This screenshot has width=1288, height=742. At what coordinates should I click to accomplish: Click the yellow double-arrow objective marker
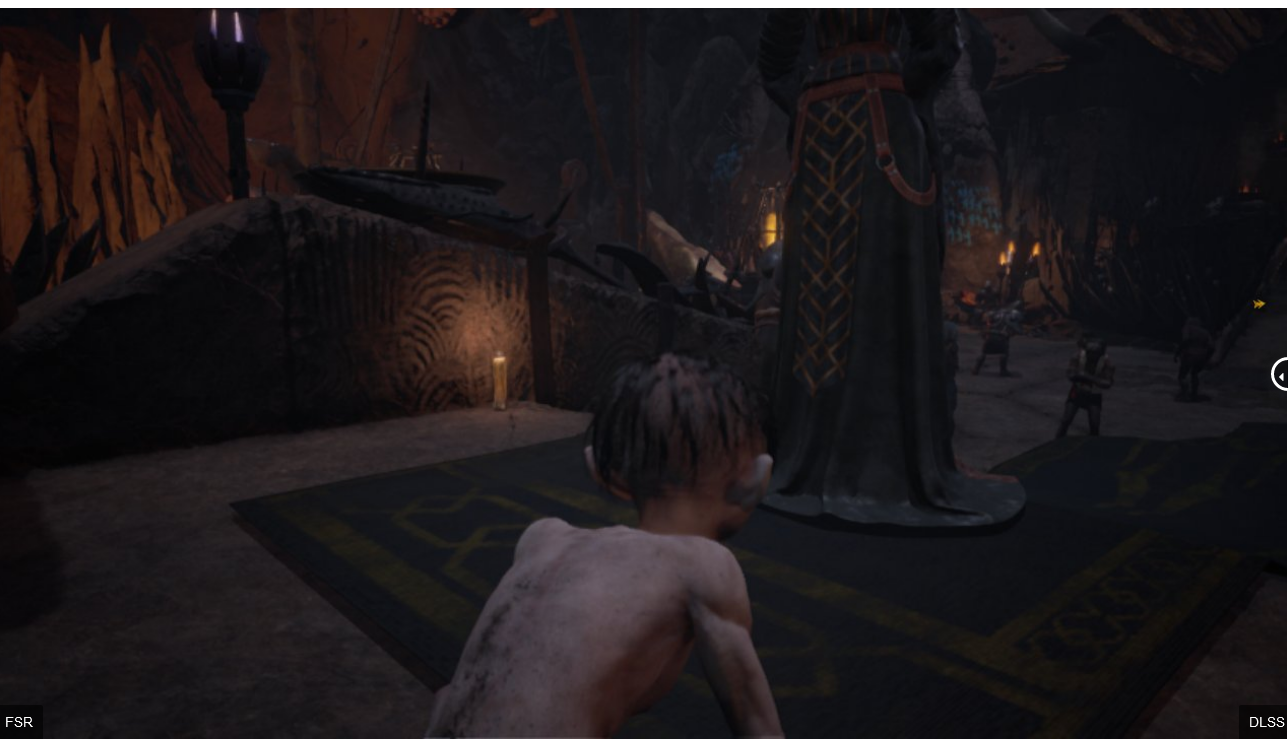point(1259,304)
